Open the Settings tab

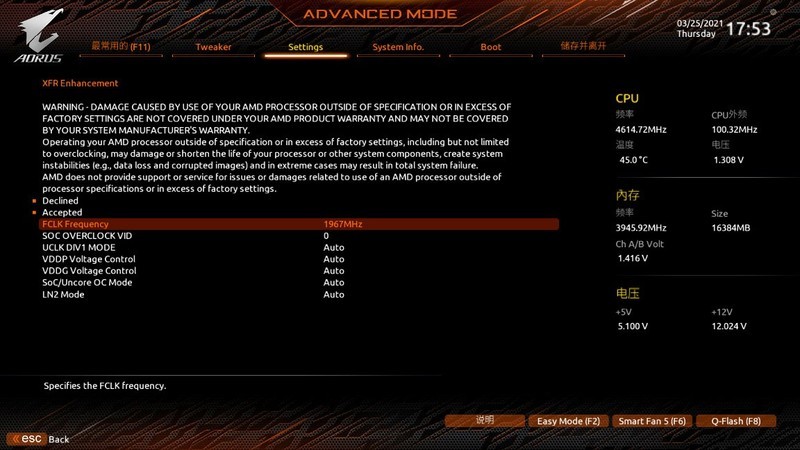coord(305,47)
